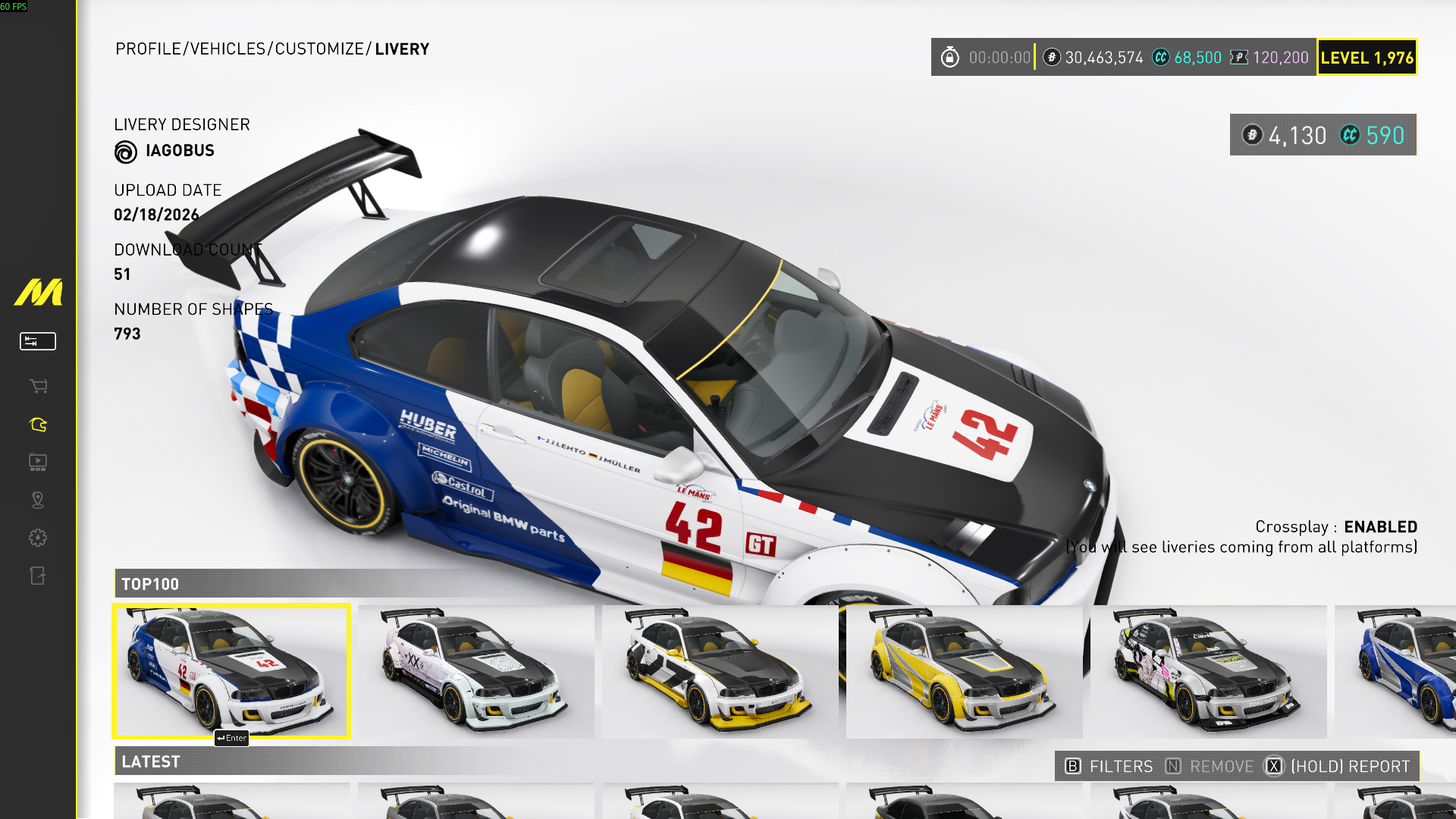1456x819 pixels.
Task: Open the shop cart icon in sidebar
Action: pyautogui.click(x=38, y=386)
